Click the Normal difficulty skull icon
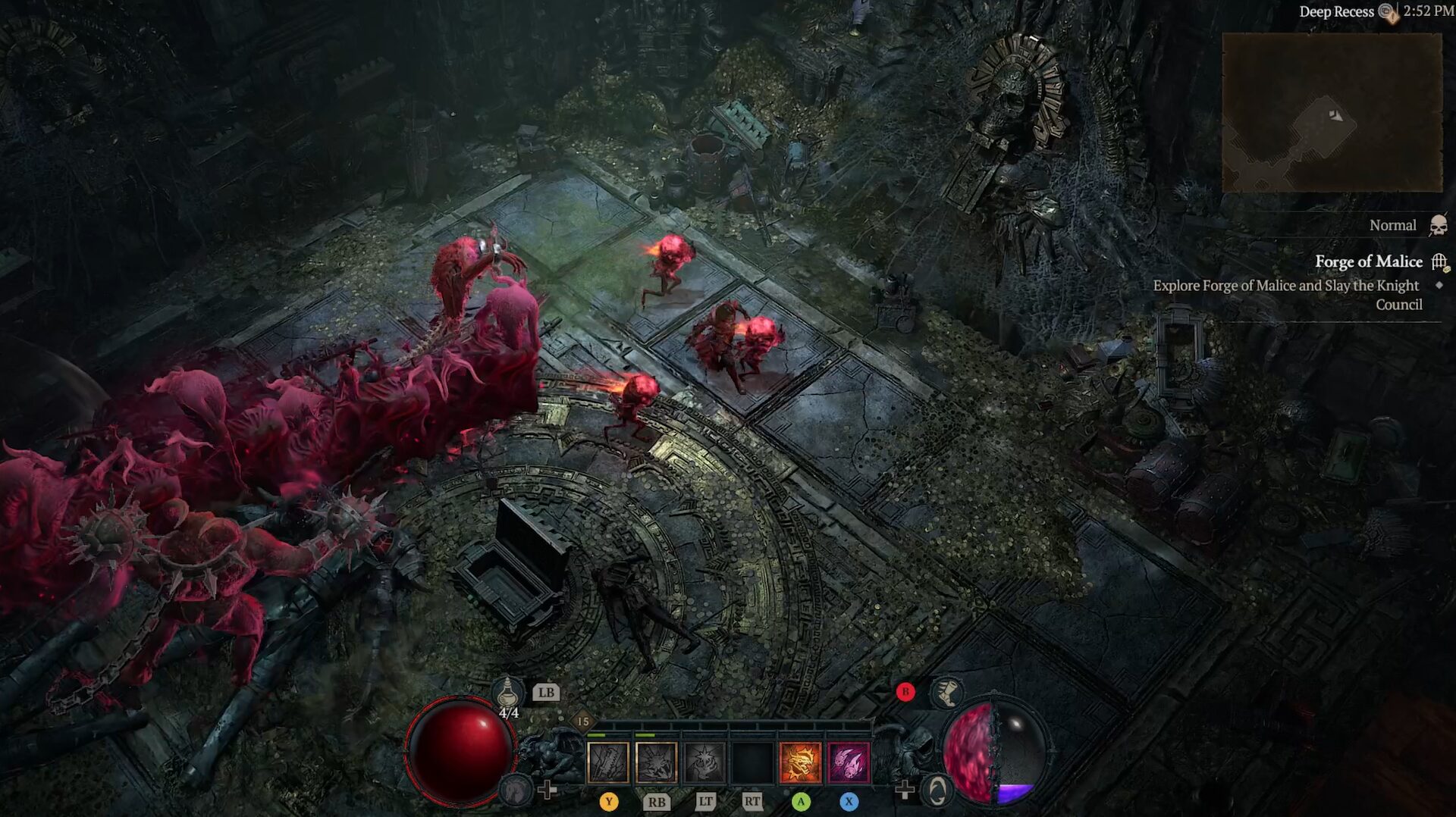Image resolution: width=1456 pixels, height=817 pixels. pyautogui.click(x=1438, y=225)
